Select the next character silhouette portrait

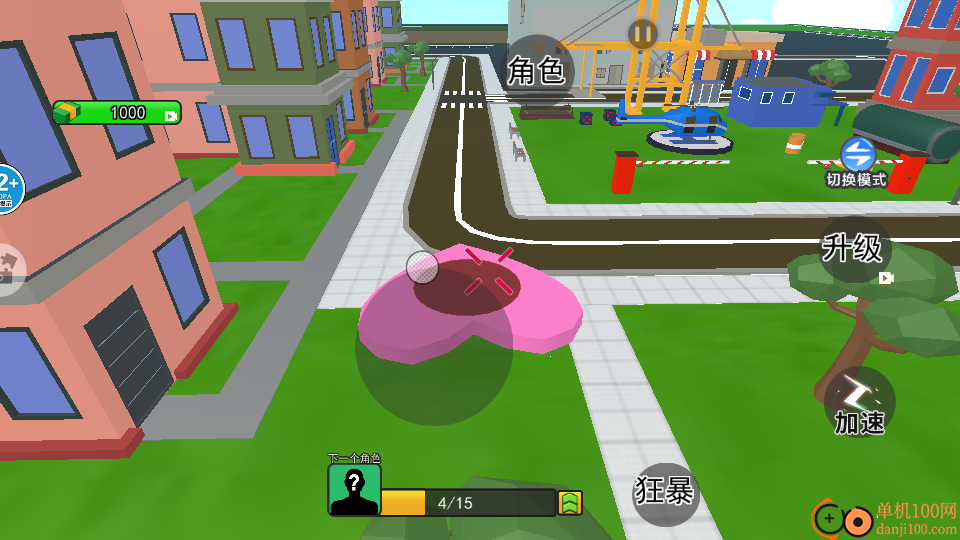[x=354, y=489]
